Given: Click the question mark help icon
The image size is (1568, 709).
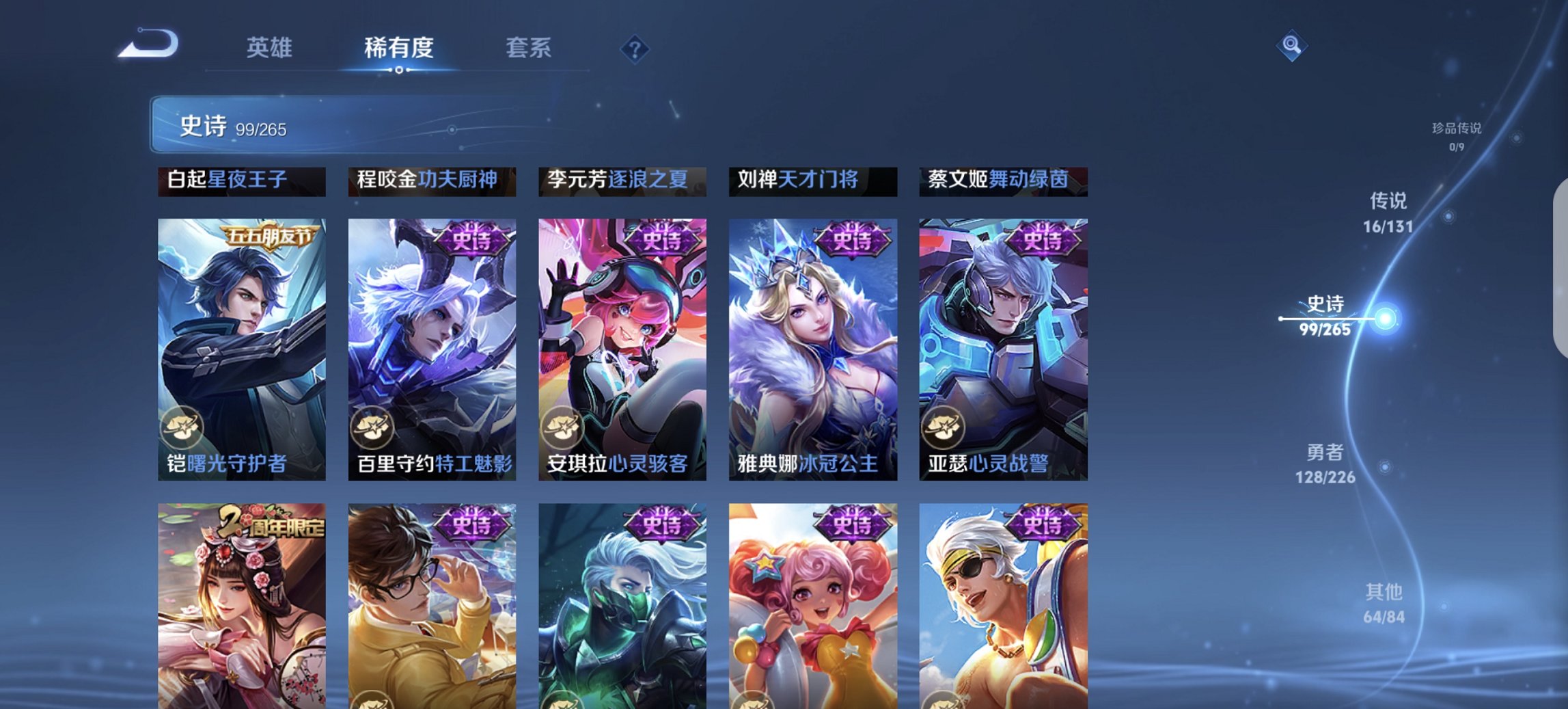Looking at the screenshot, I should click(635, 49).
